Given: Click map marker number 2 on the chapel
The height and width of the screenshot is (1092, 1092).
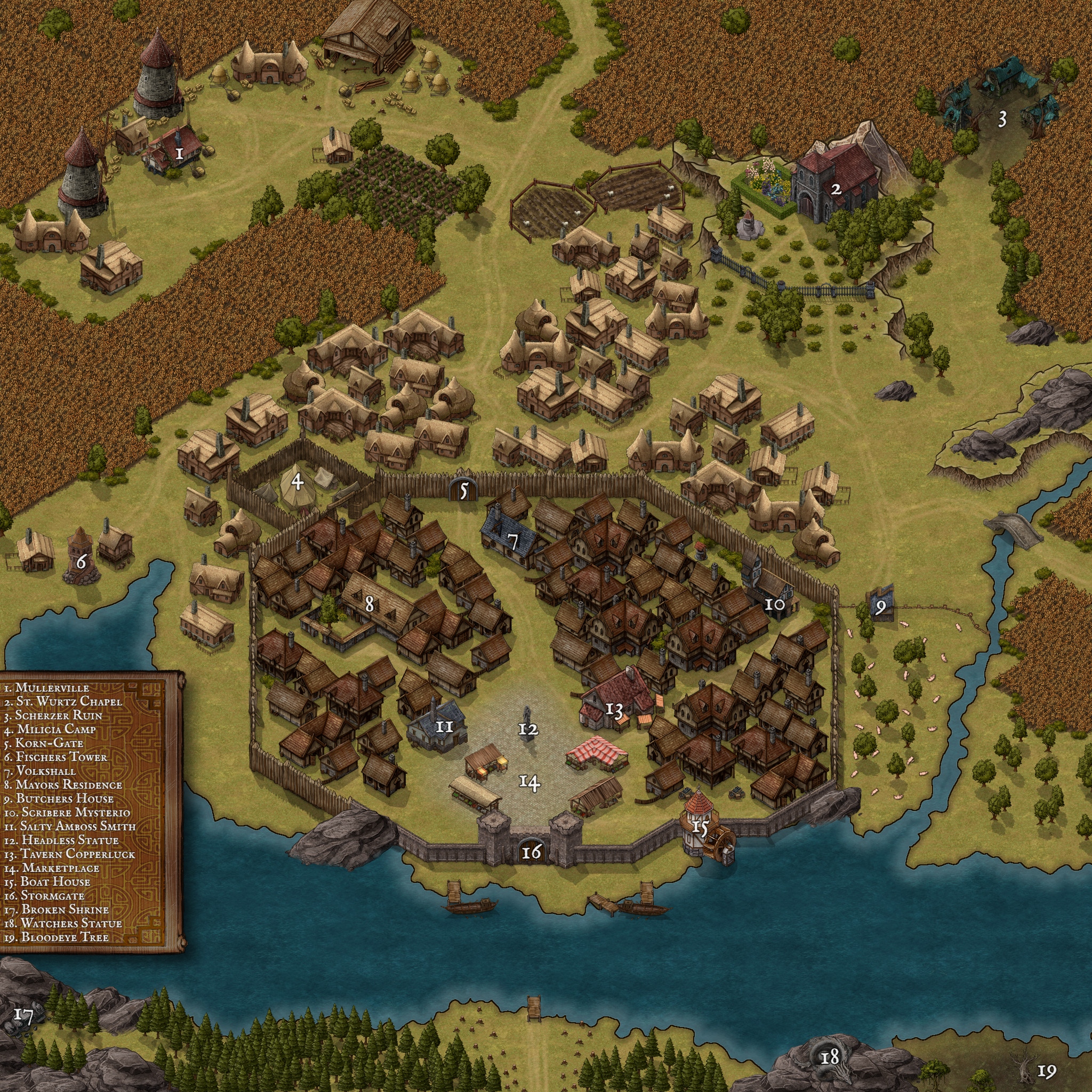Looking at the screenshot, I should tap(836, 189).
